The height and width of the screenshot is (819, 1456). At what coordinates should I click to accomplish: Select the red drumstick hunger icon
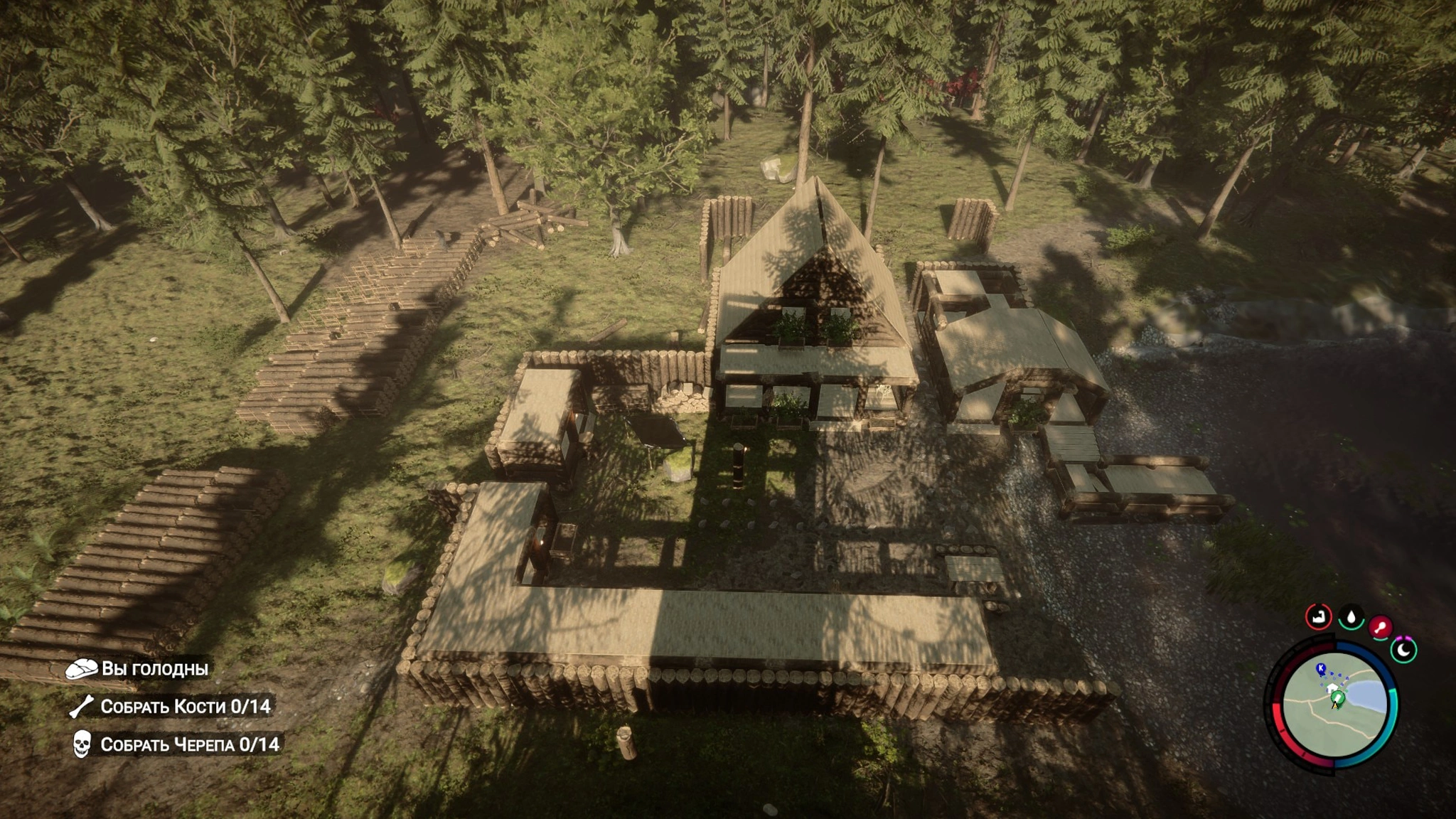pyautogui.click(x=1381, y=627)
